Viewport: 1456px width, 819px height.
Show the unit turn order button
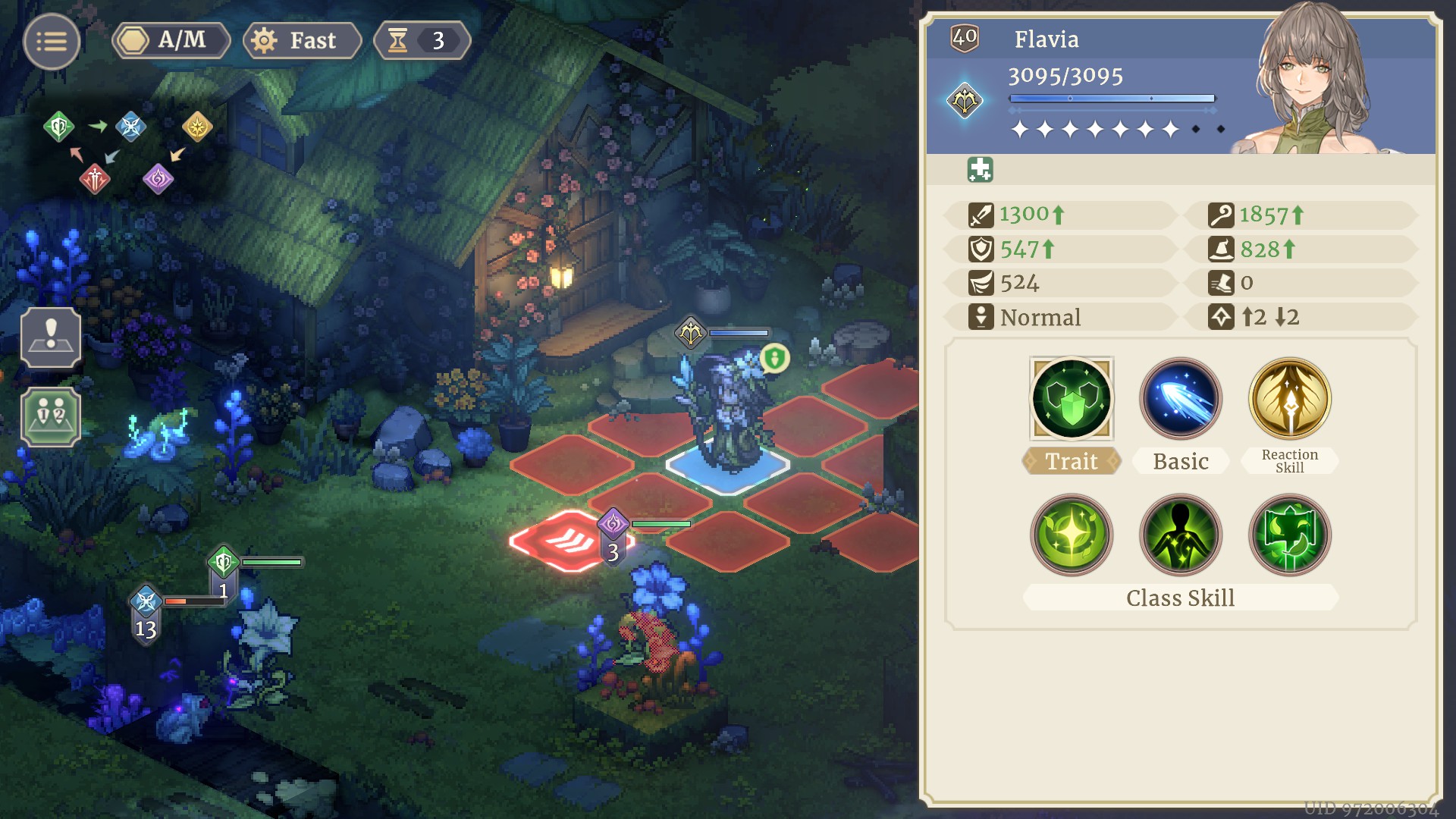(x=51, y=416)
